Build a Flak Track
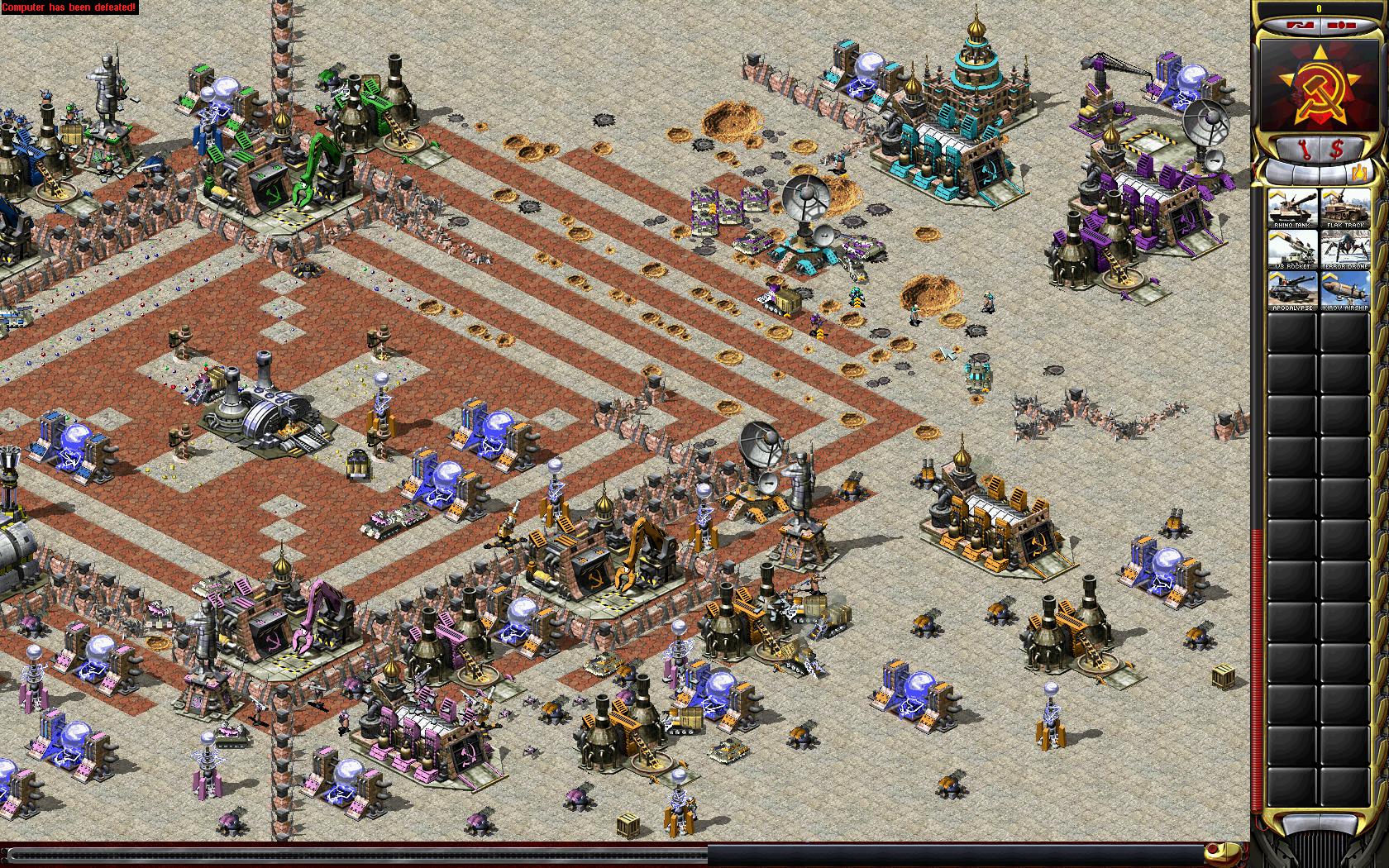This screenshot has width=1389, height=868. tap(1345, 207)
